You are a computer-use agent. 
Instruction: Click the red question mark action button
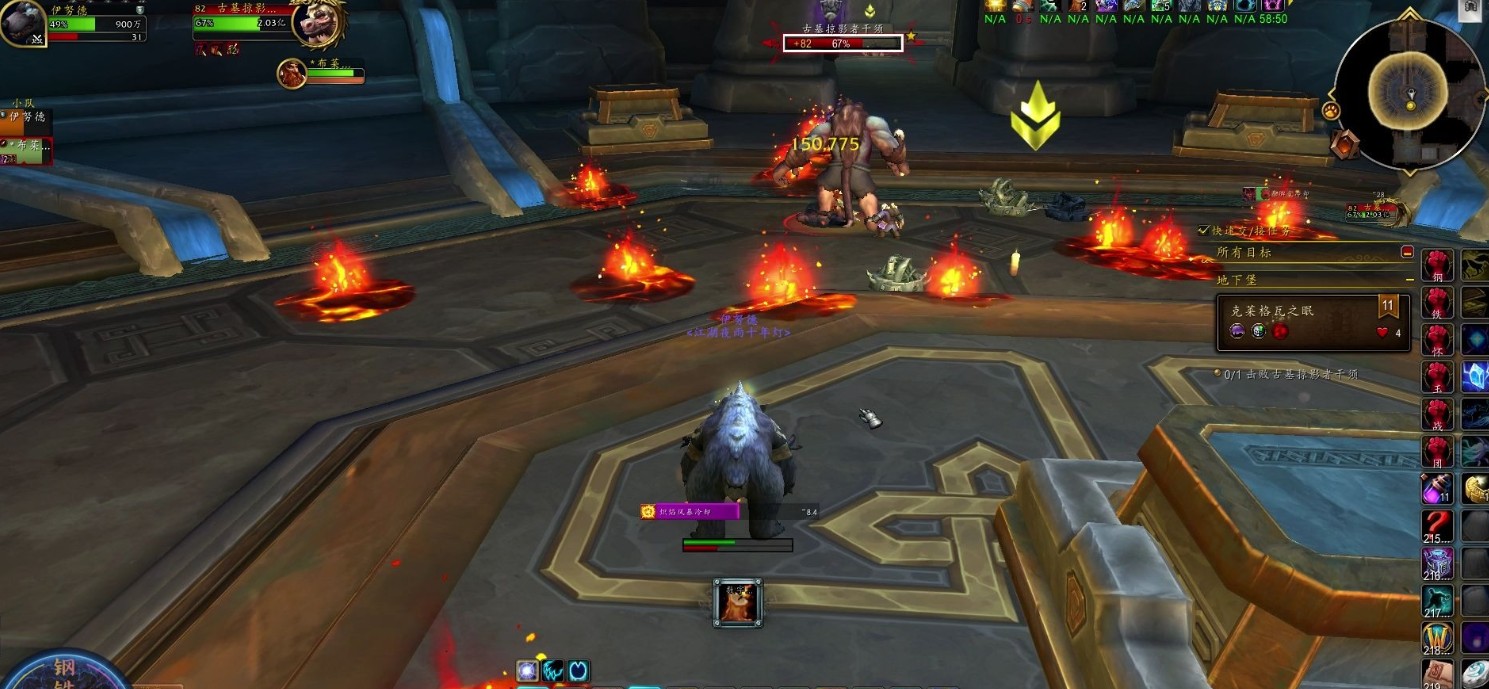[x=1437, y=526]
